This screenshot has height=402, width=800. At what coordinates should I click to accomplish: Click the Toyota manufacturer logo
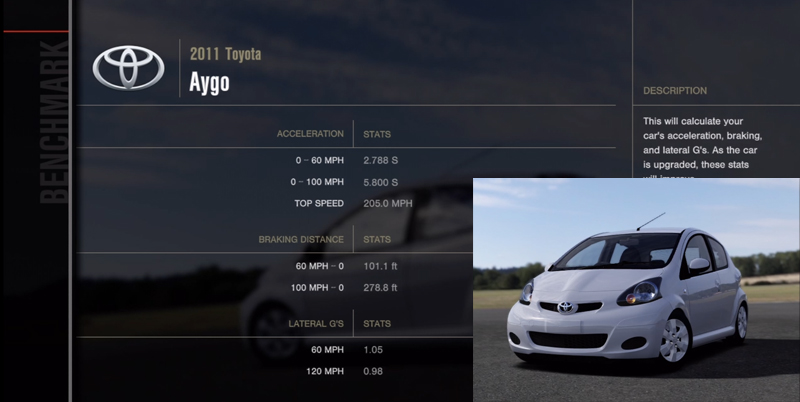point(128,68)
